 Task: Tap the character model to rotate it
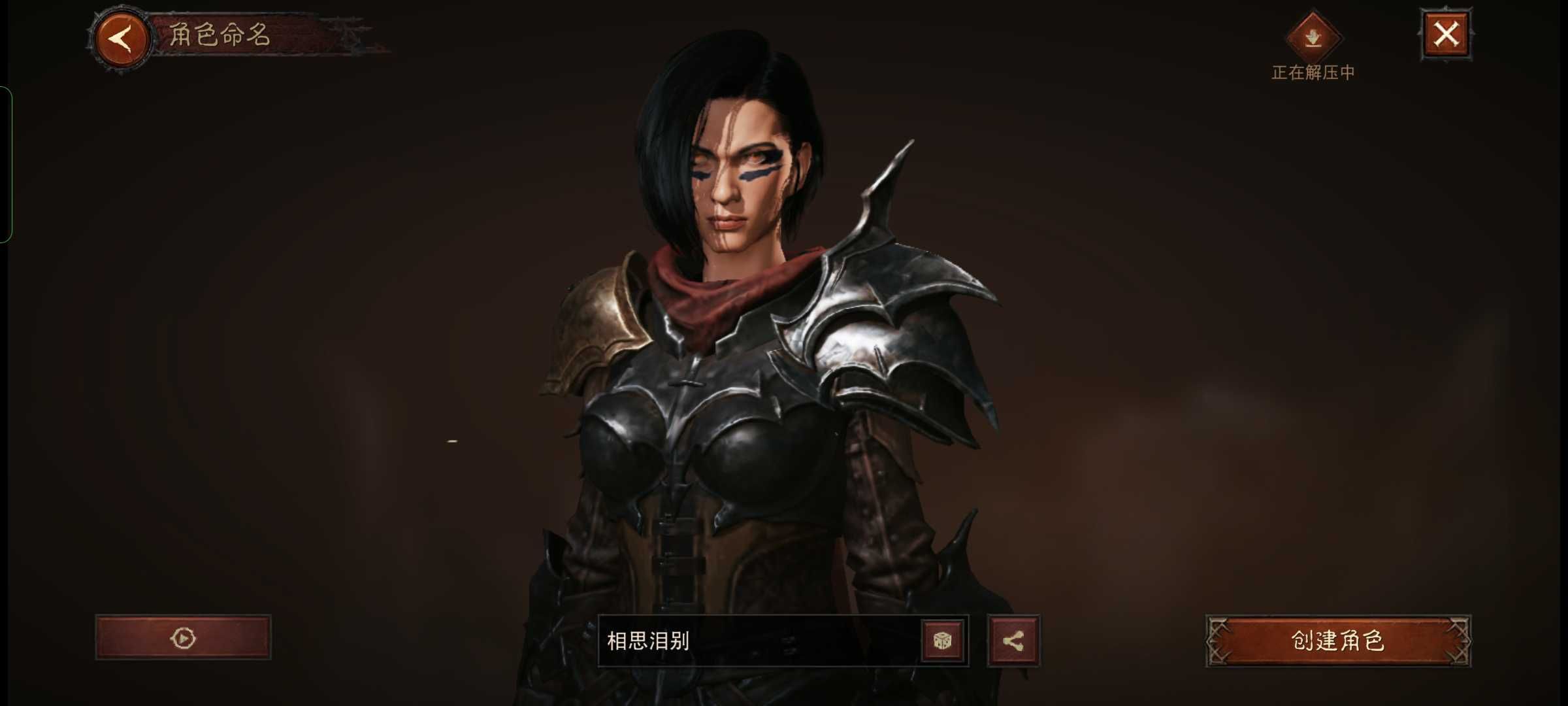point(751,392)
